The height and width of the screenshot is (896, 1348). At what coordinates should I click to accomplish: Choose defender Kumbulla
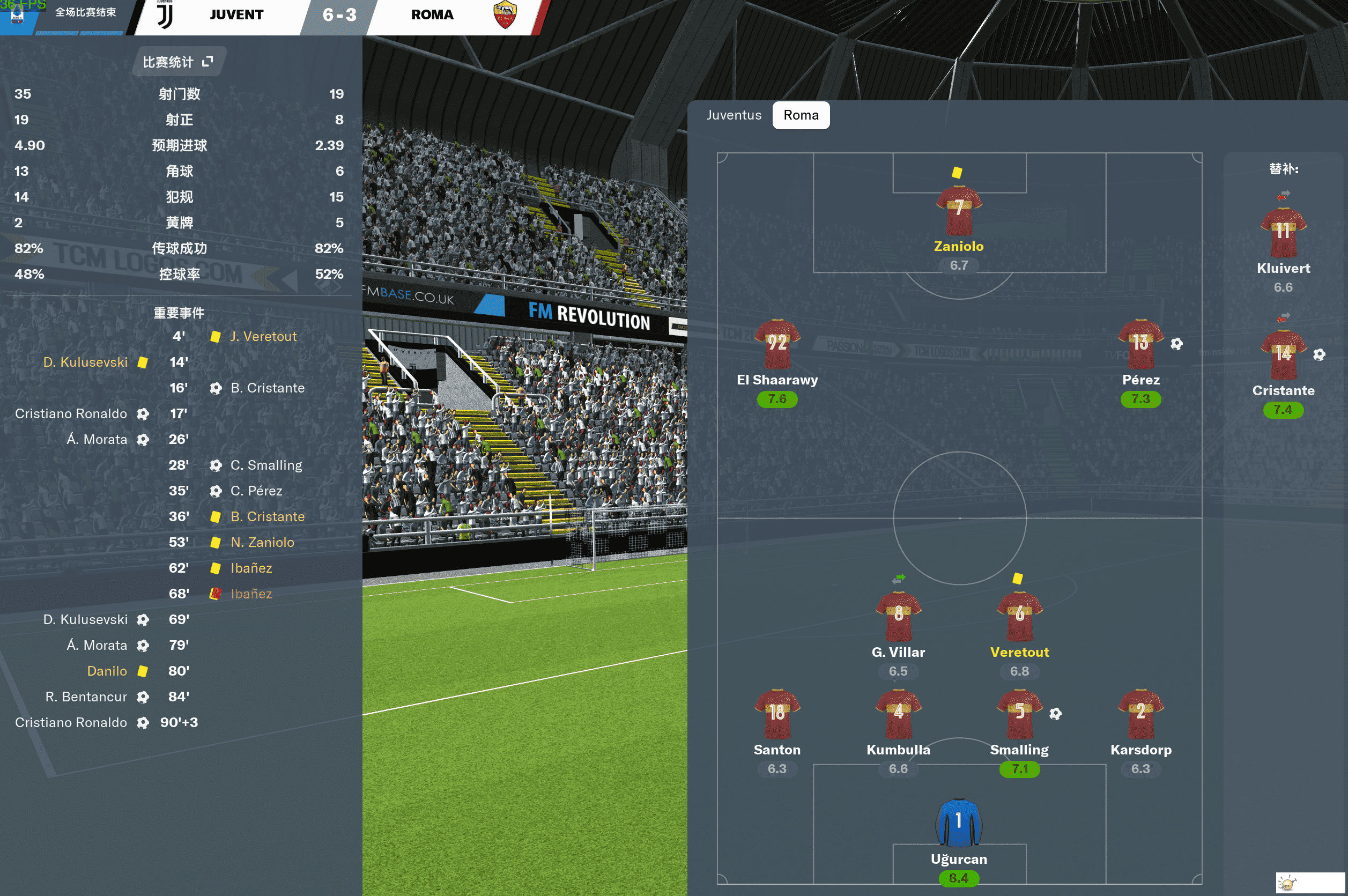[898, 714]
